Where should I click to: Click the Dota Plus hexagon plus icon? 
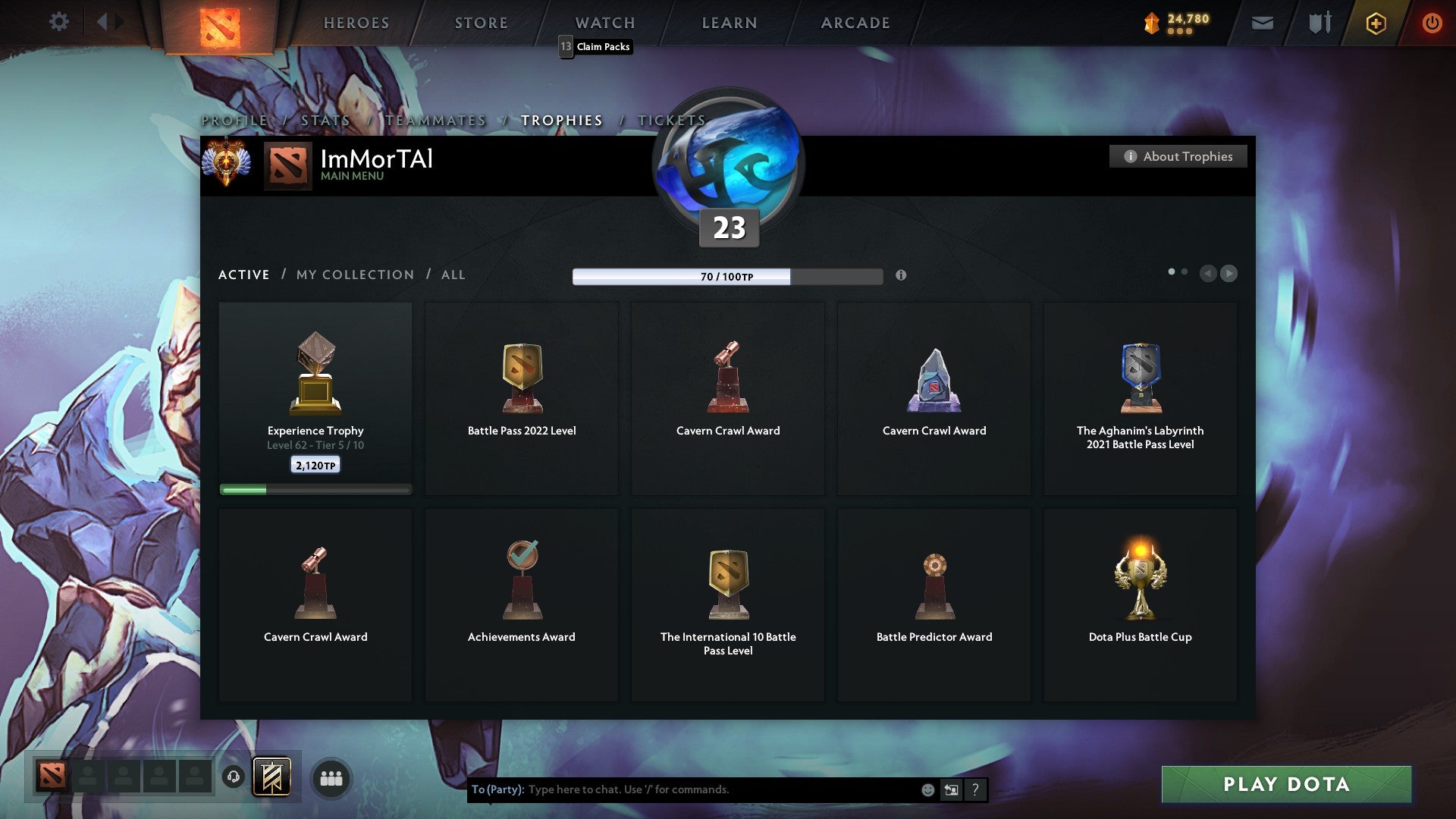pyautogui.click(x=1376, y=23)
